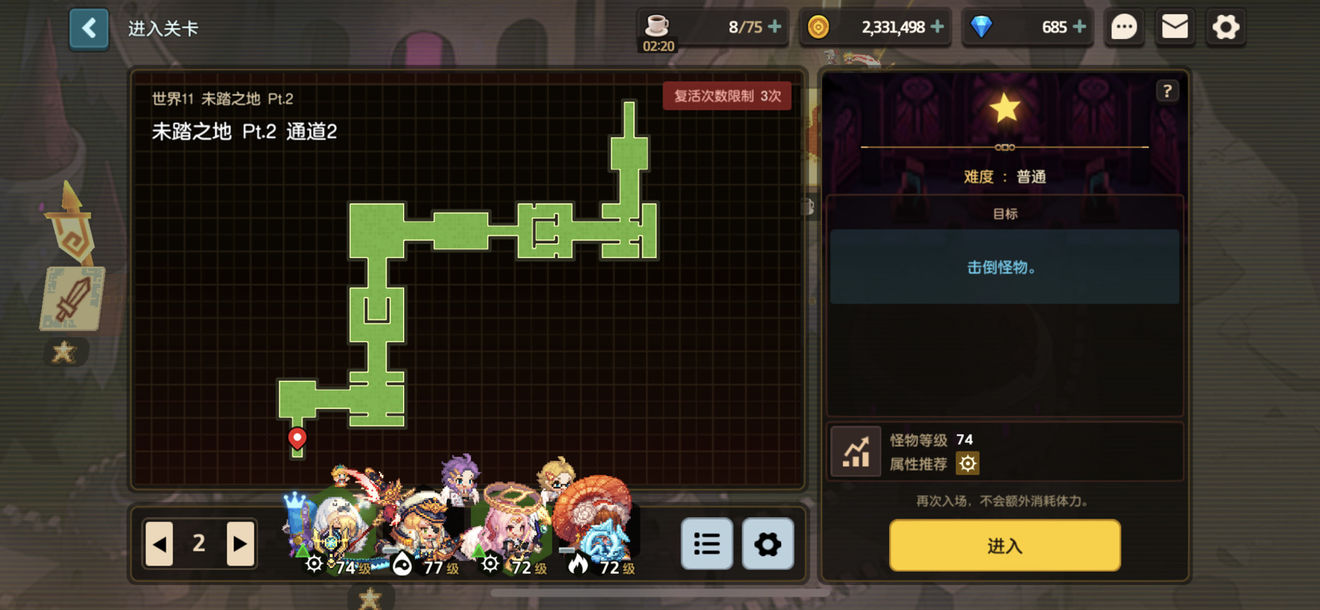Open the team gear settings
This screenshot has height=610, width=1320.
point(767,543)
